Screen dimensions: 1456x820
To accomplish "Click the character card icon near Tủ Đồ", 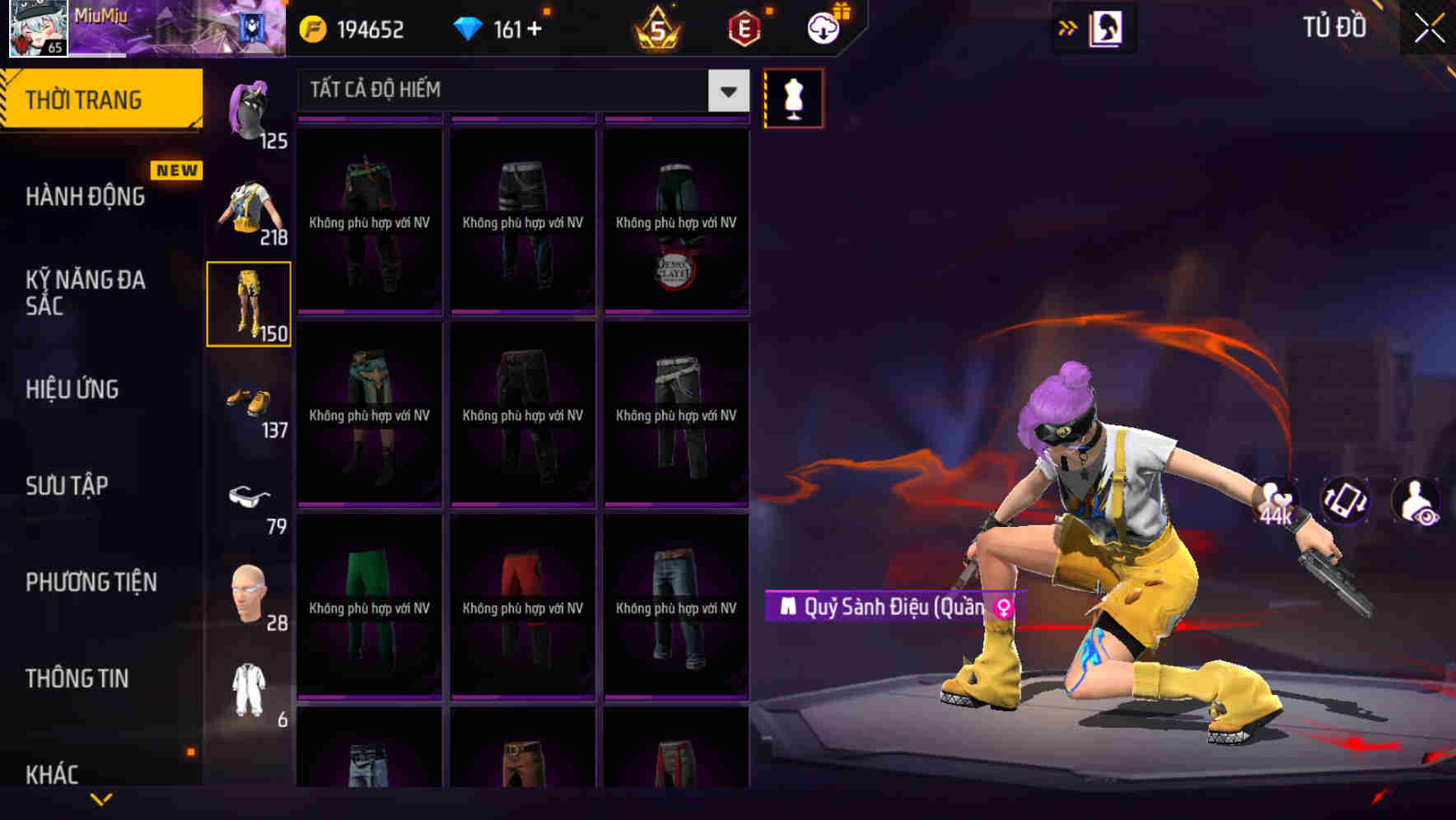I will click(x=1108, y=27).
